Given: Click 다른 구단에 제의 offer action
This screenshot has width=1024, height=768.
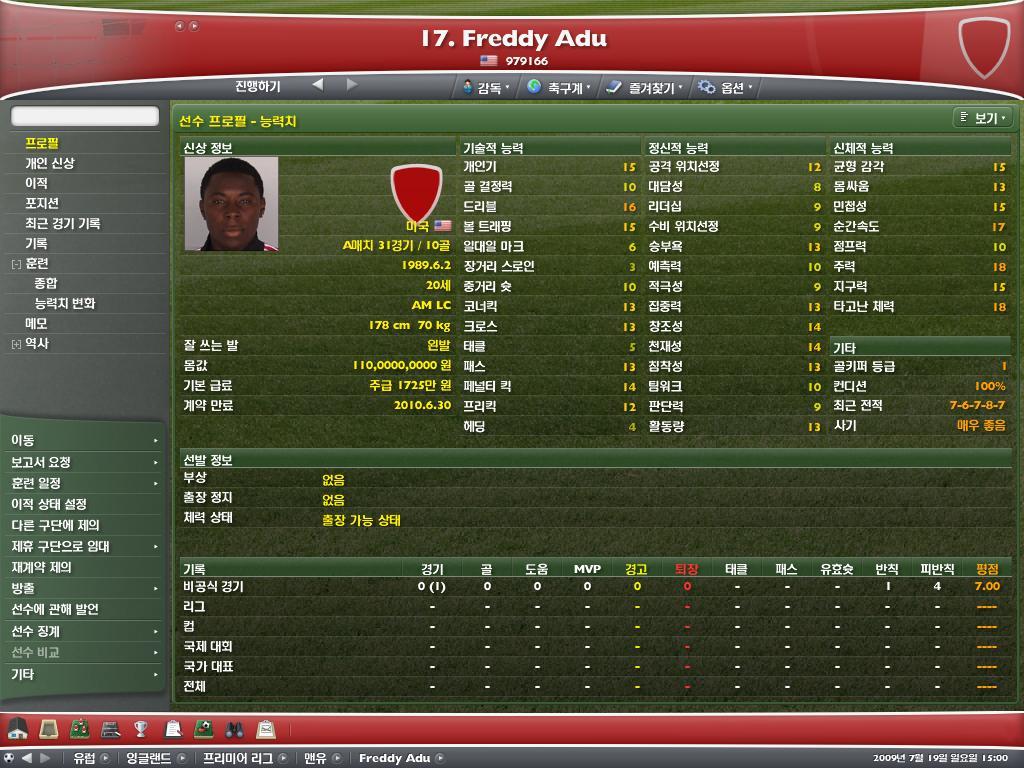Looking at the screenshot, I should coord(55,525).
